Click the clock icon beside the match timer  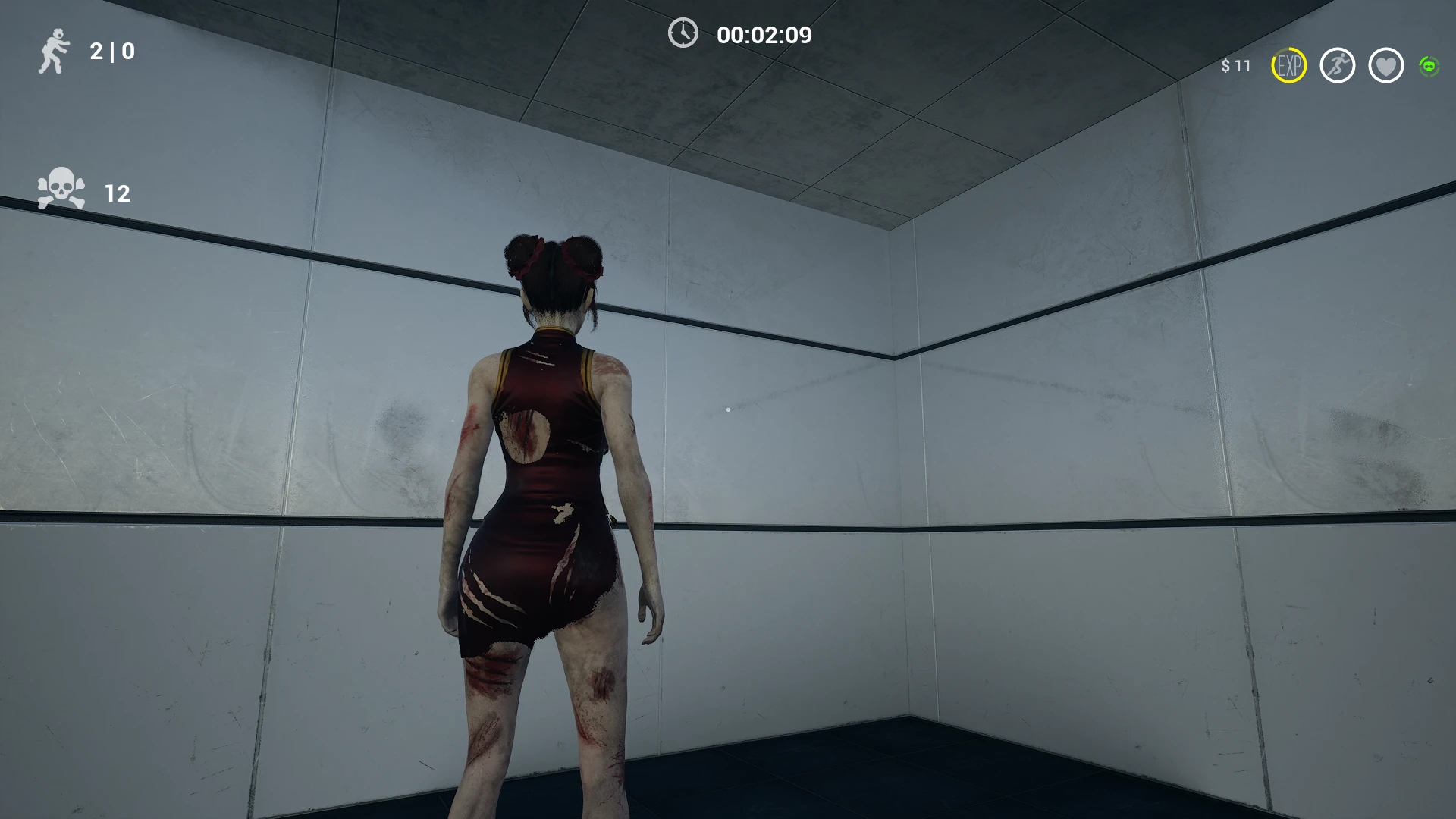click(x=682, y=34)
